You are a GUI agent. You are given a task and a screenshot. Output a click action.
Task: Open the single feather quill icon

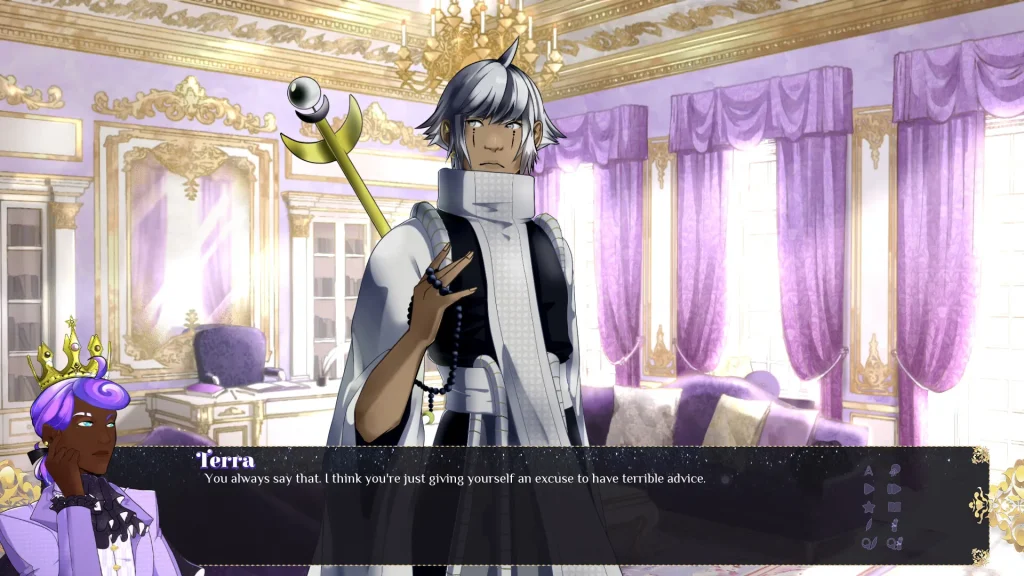click(x=868, y=525)
